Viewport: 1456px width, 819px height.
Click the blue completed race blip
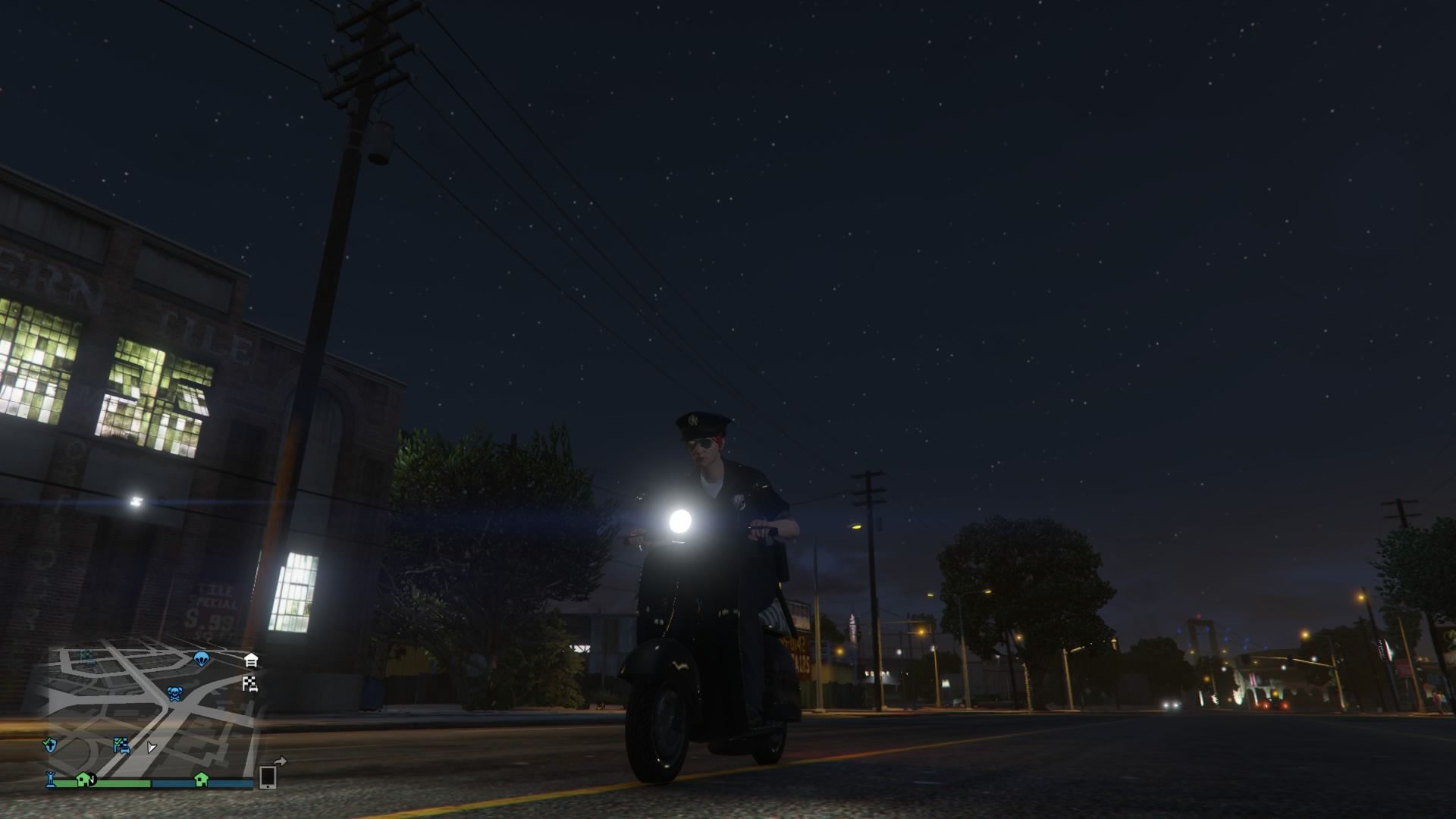(x=121, y=745)
